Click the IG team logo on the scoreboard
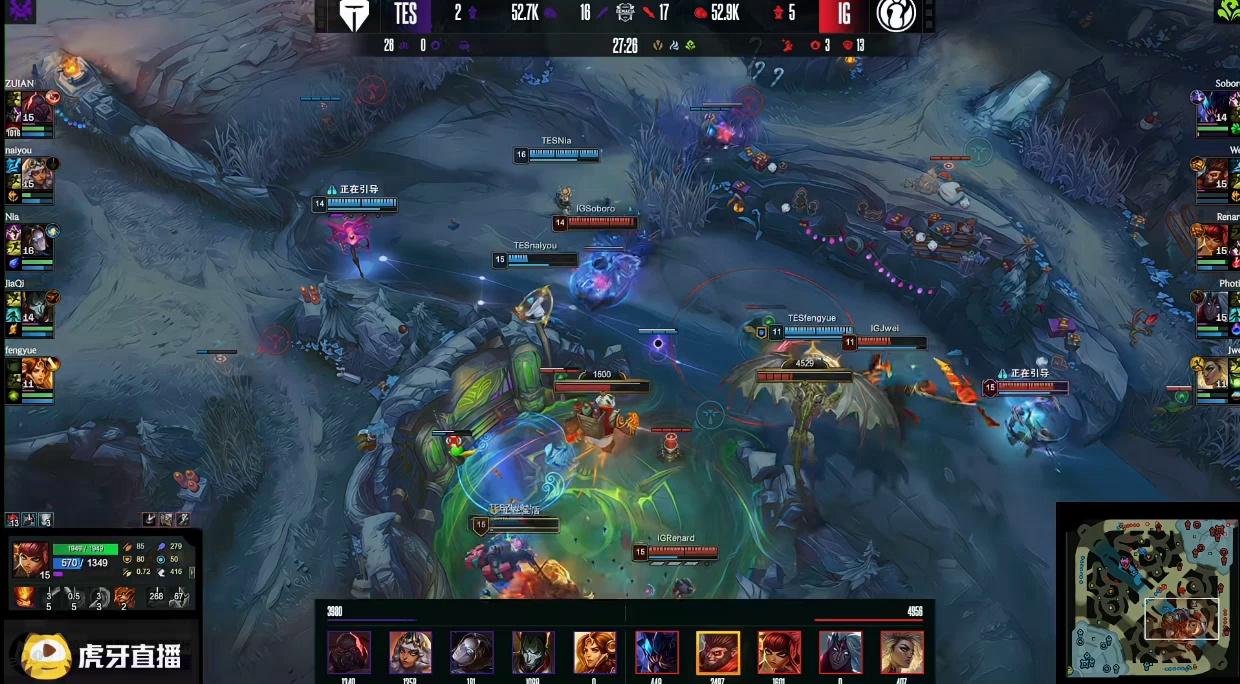The width and height of the screenshot is (1240, 684). pos(896,15)
